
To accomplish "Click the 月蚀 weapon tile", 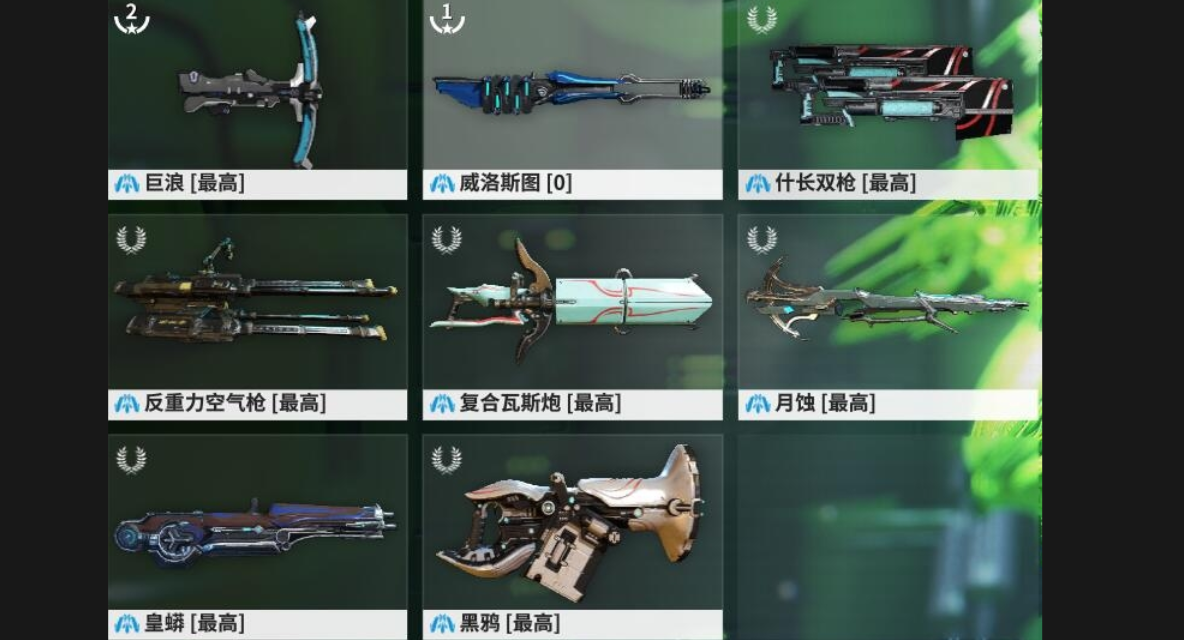I will (x=888, y=310).
